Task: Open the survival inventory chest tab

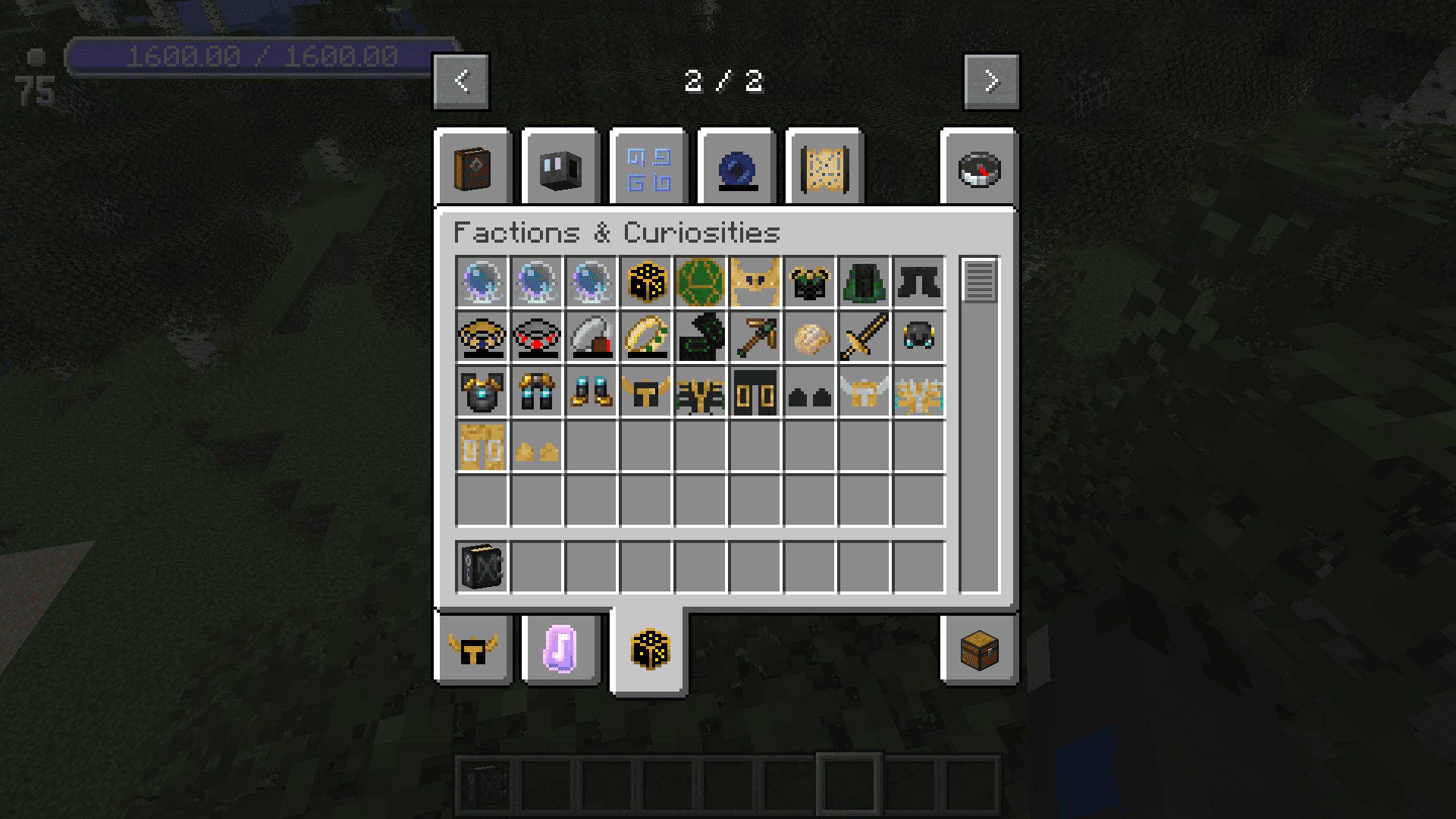Action: click(x=979, y=650)
